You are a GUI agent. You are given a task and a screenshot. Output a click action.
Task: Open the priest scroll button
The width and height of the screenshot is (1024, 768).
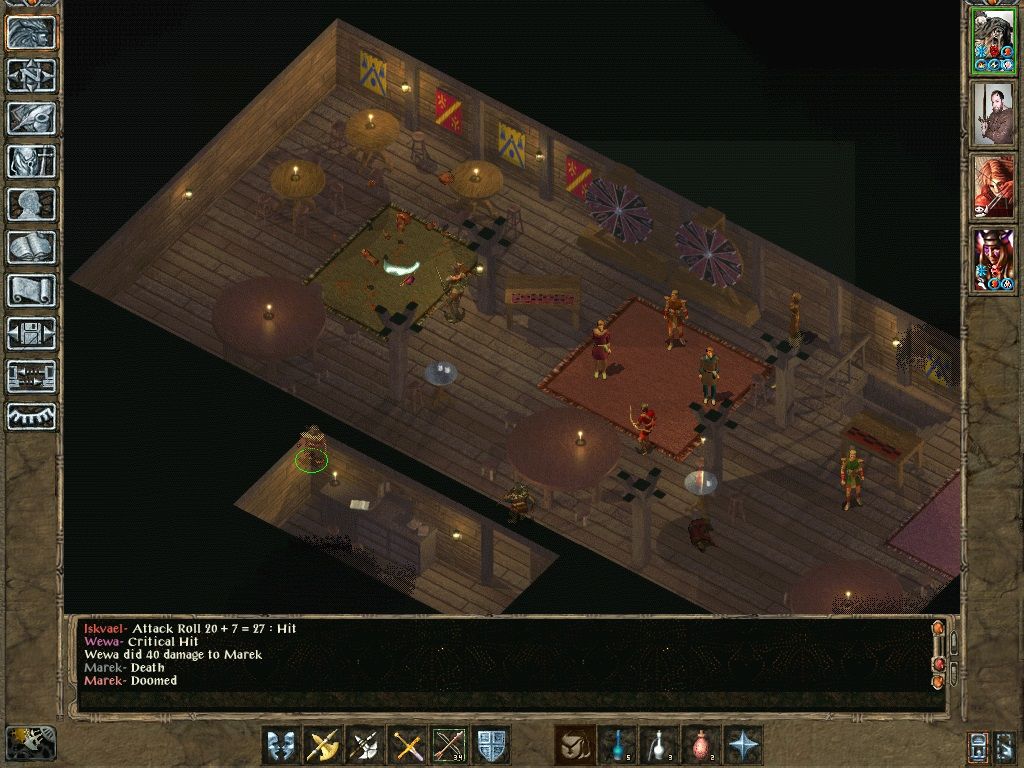tap(32, 290)
